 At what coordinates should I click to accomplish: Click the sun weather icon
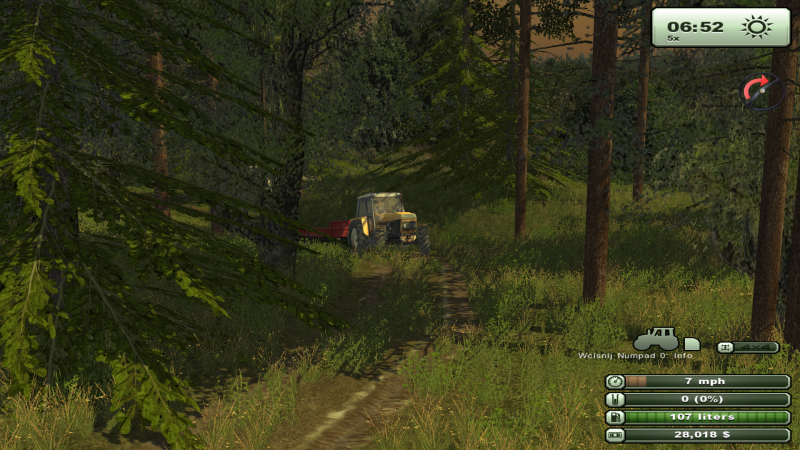(x=757, y=27)
